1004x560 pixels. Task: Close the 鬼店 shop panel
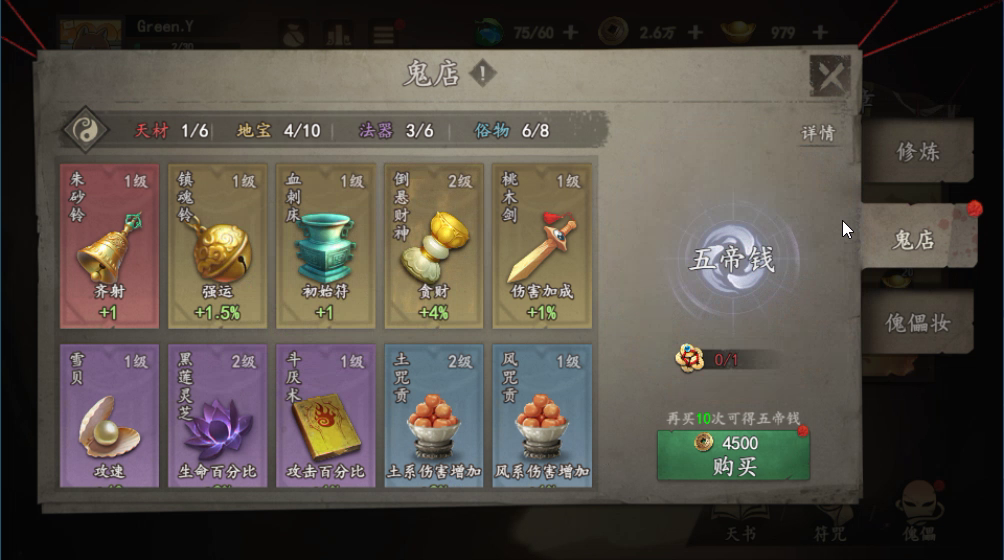coord(829,76)
